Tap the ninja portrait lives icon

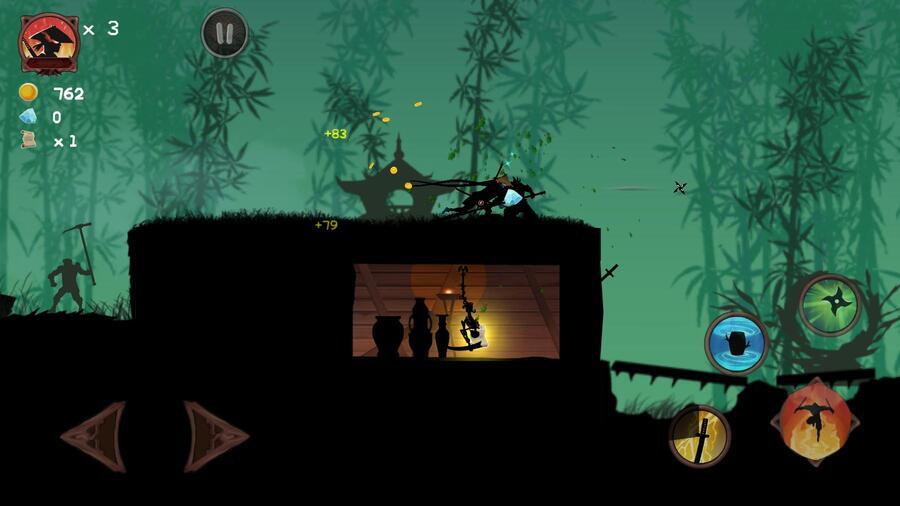pyautogui.click(x=48, y=42)
